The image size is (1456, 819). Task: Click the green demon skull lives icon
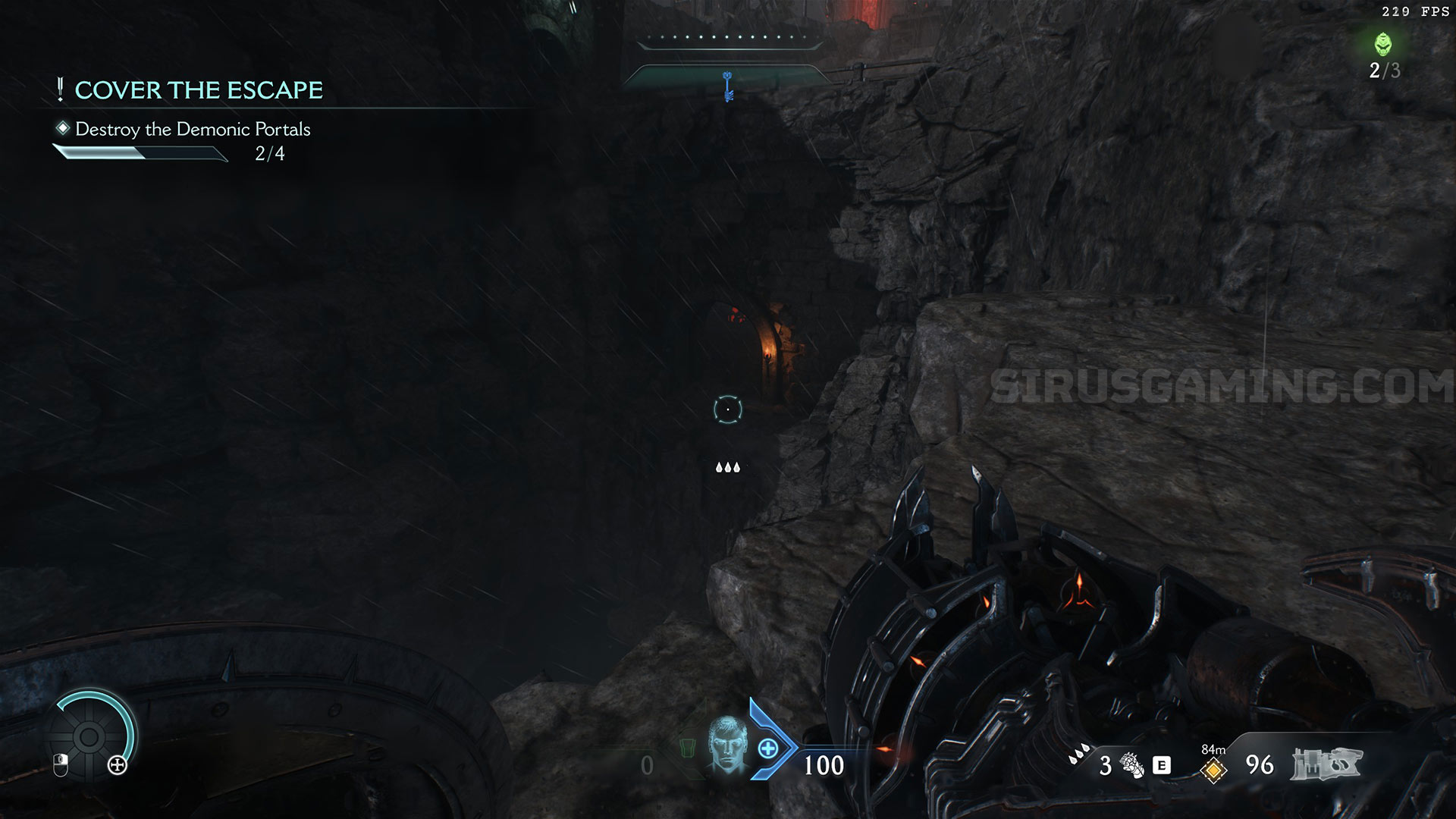pos(1383,44)
